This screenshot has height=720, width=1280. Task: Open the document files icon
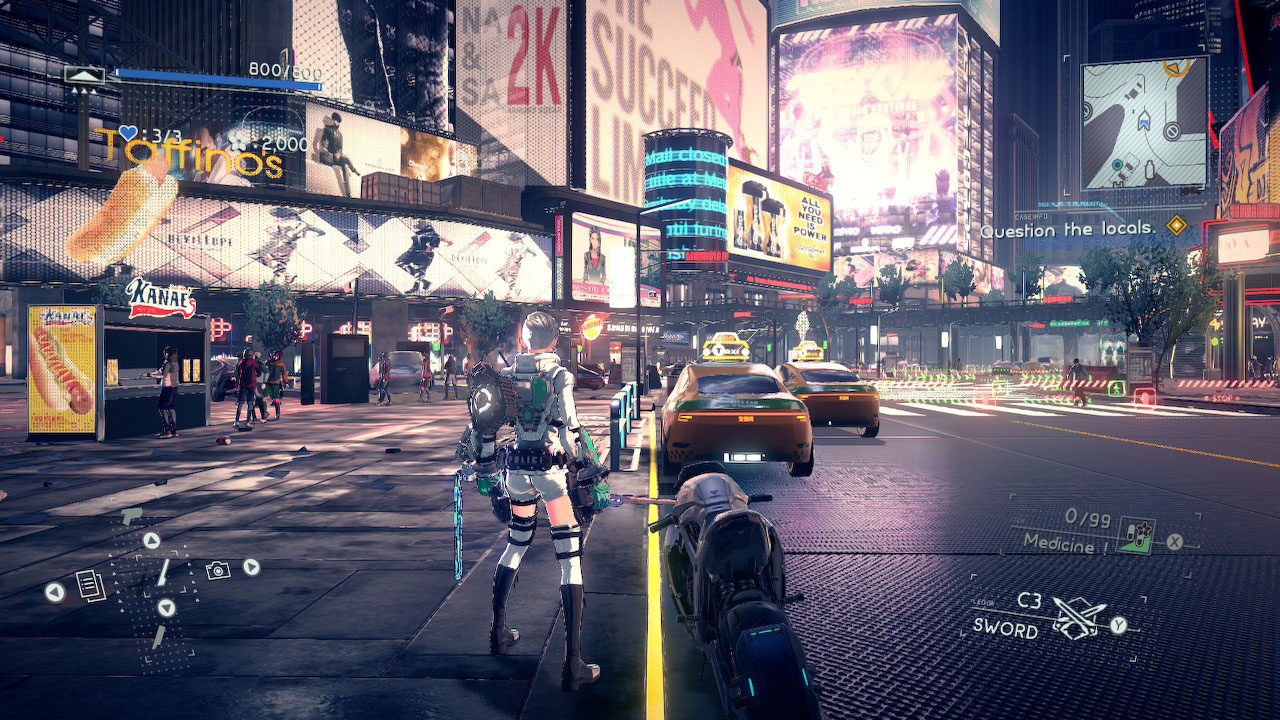click(x=90, y=584)
